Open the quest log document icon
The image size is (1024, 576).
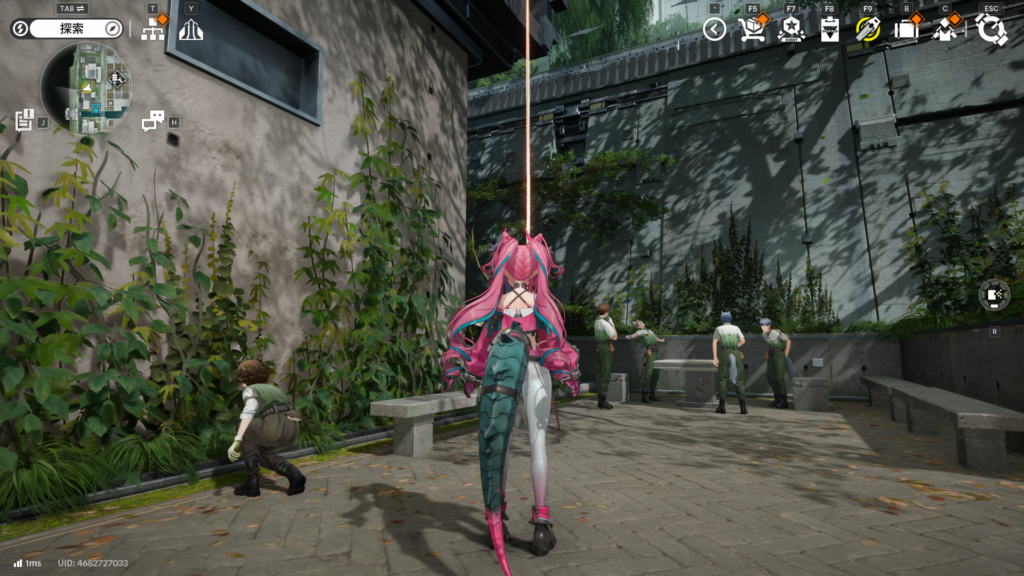click(x=25, y=121)
